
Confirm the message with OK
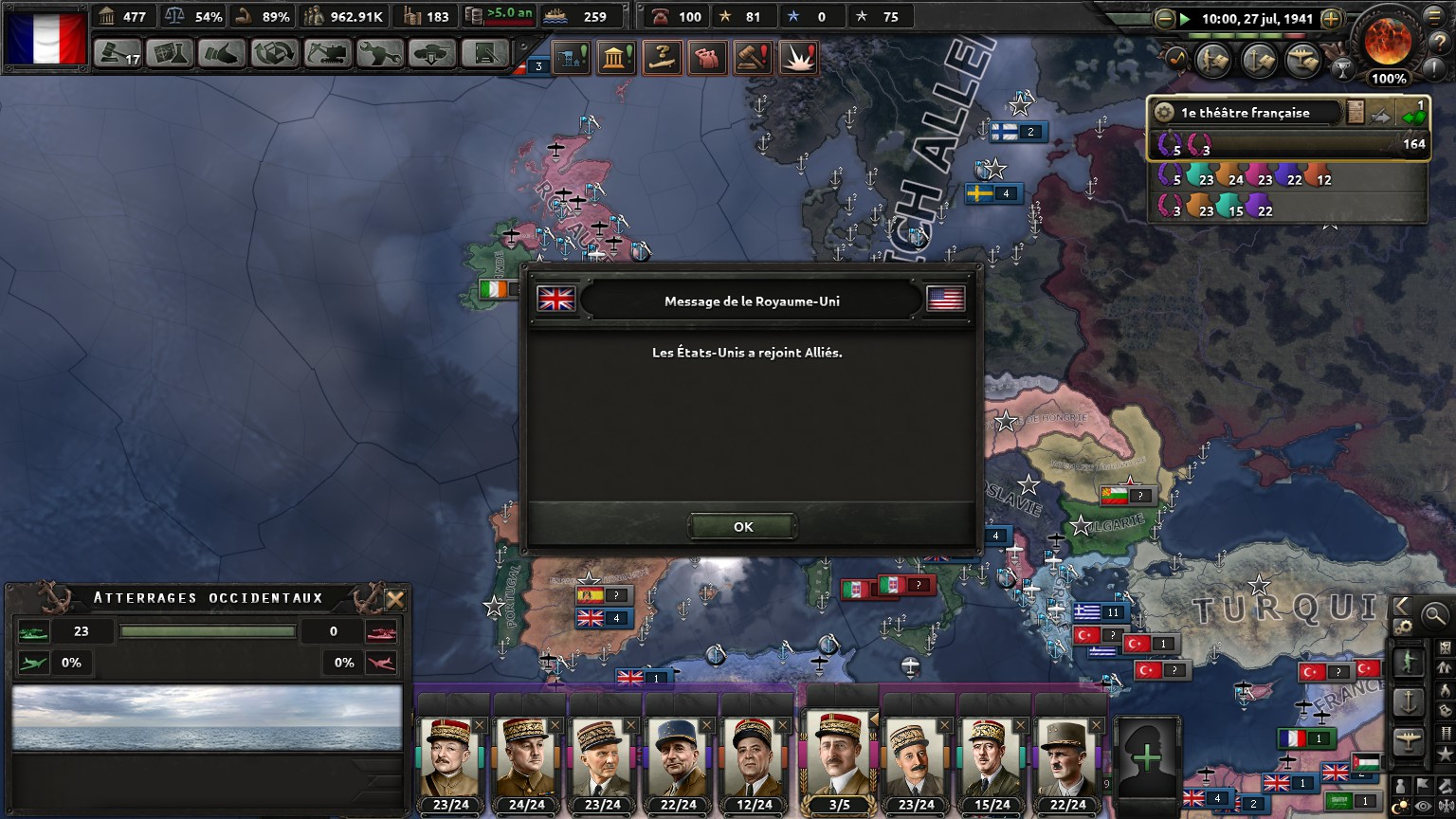(743, 527)
